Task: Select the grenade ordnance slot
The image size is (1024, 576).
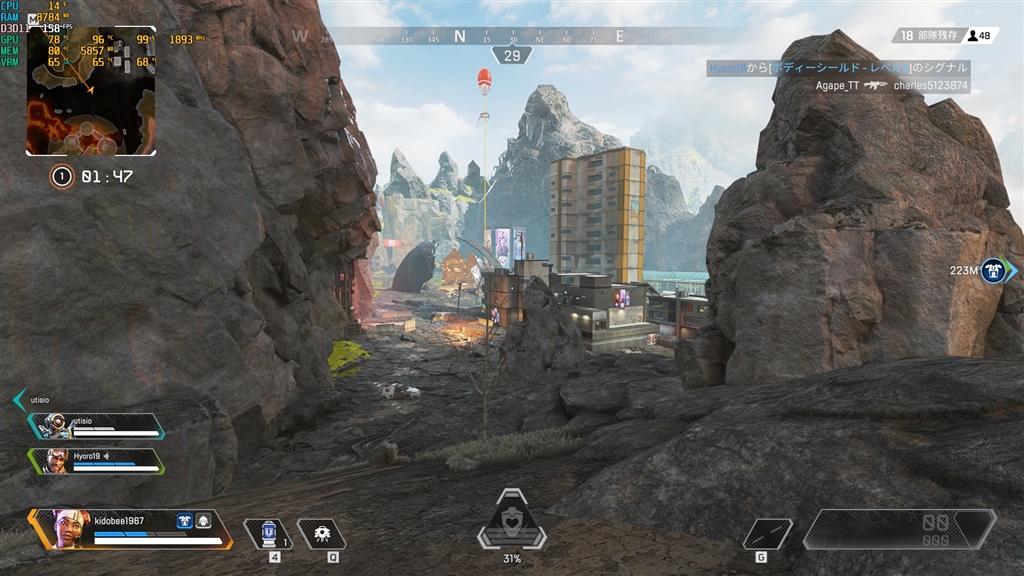Action: 768,533
